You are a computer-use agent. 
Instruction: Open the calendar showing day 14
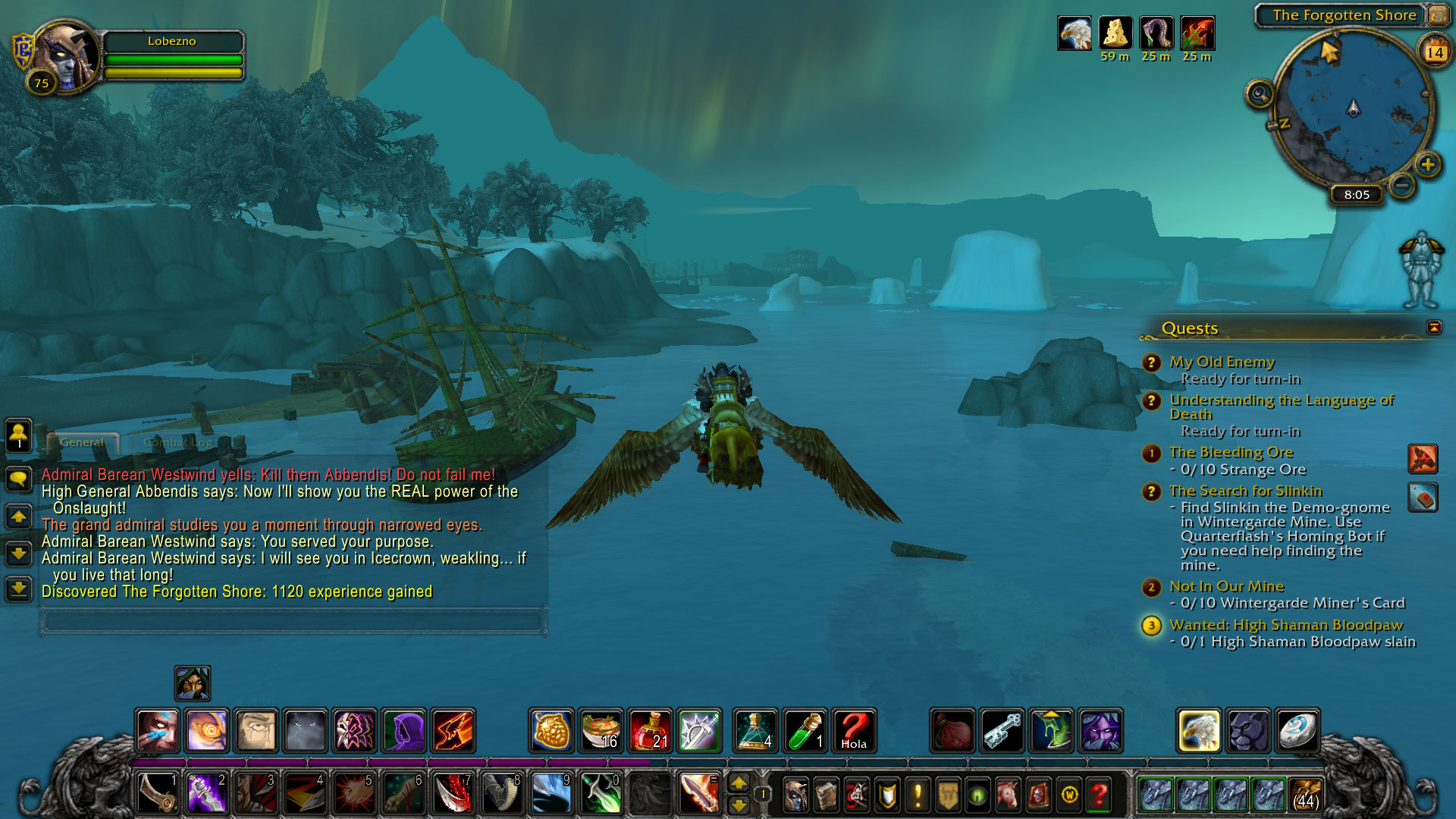click(1434, 52)
